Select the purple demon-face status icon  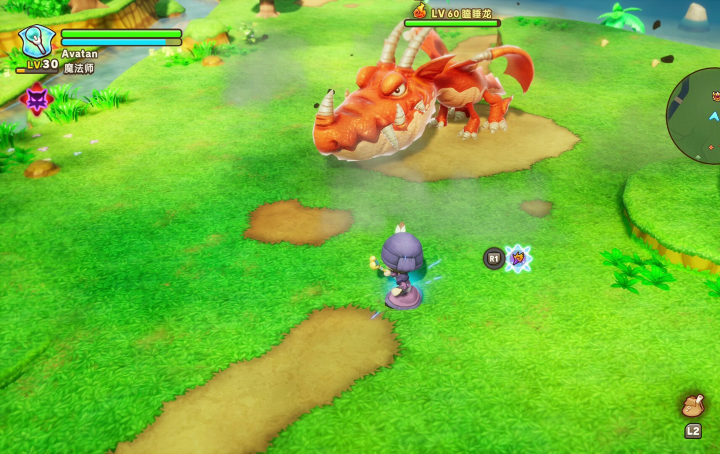point(37,98)
